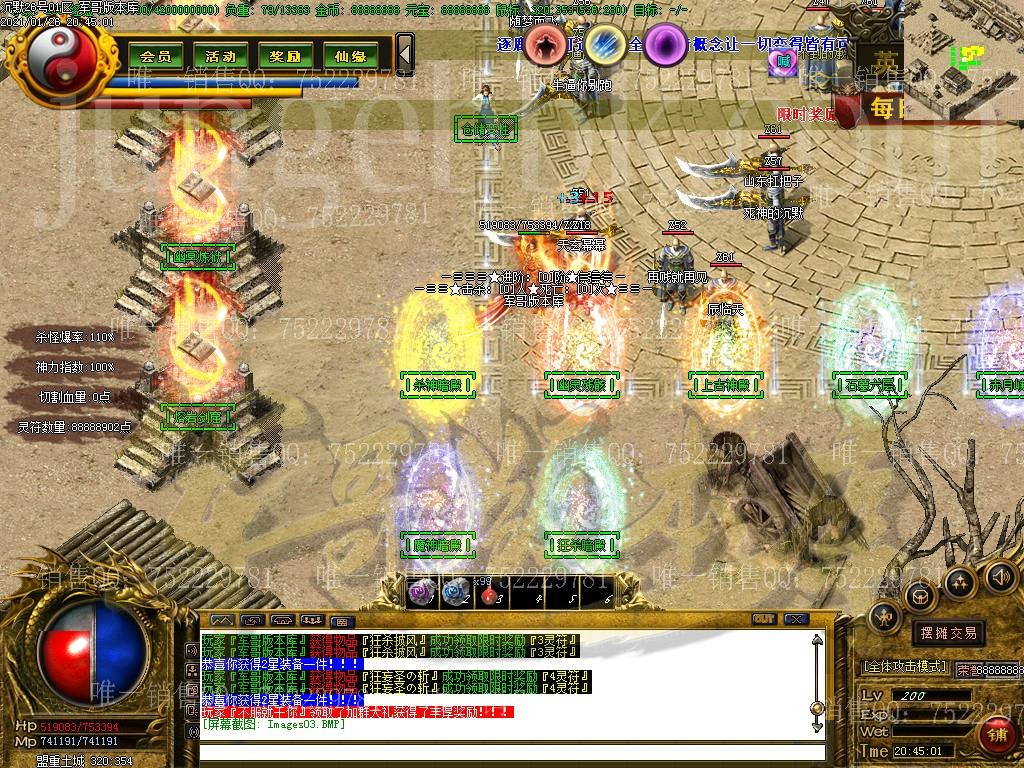Use the purple item in hotbar slot 1
Viewport: 1024px width, 768px height.
pos(423,592)
